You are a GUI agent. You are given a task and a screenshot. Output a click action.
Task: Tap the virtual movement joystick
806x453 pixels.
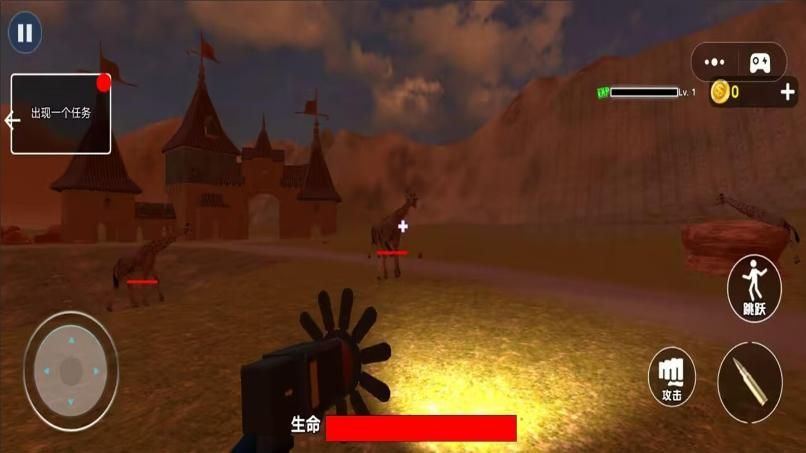tap(71, 371)
